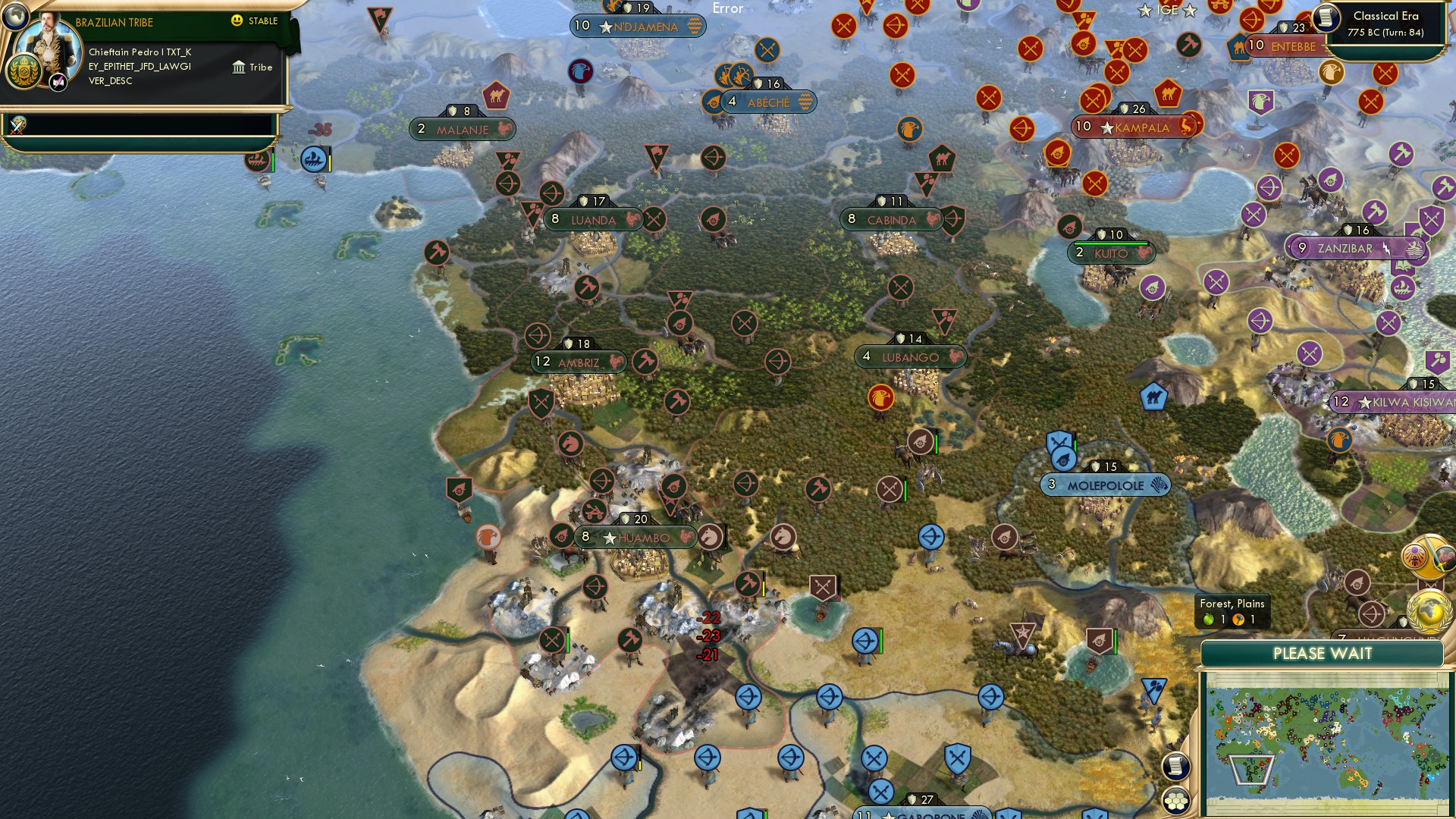Click the religion sun medallion in bottom-right corner
The height and width of the screenshot is (819, 1456).
(x=1415, y=557)
